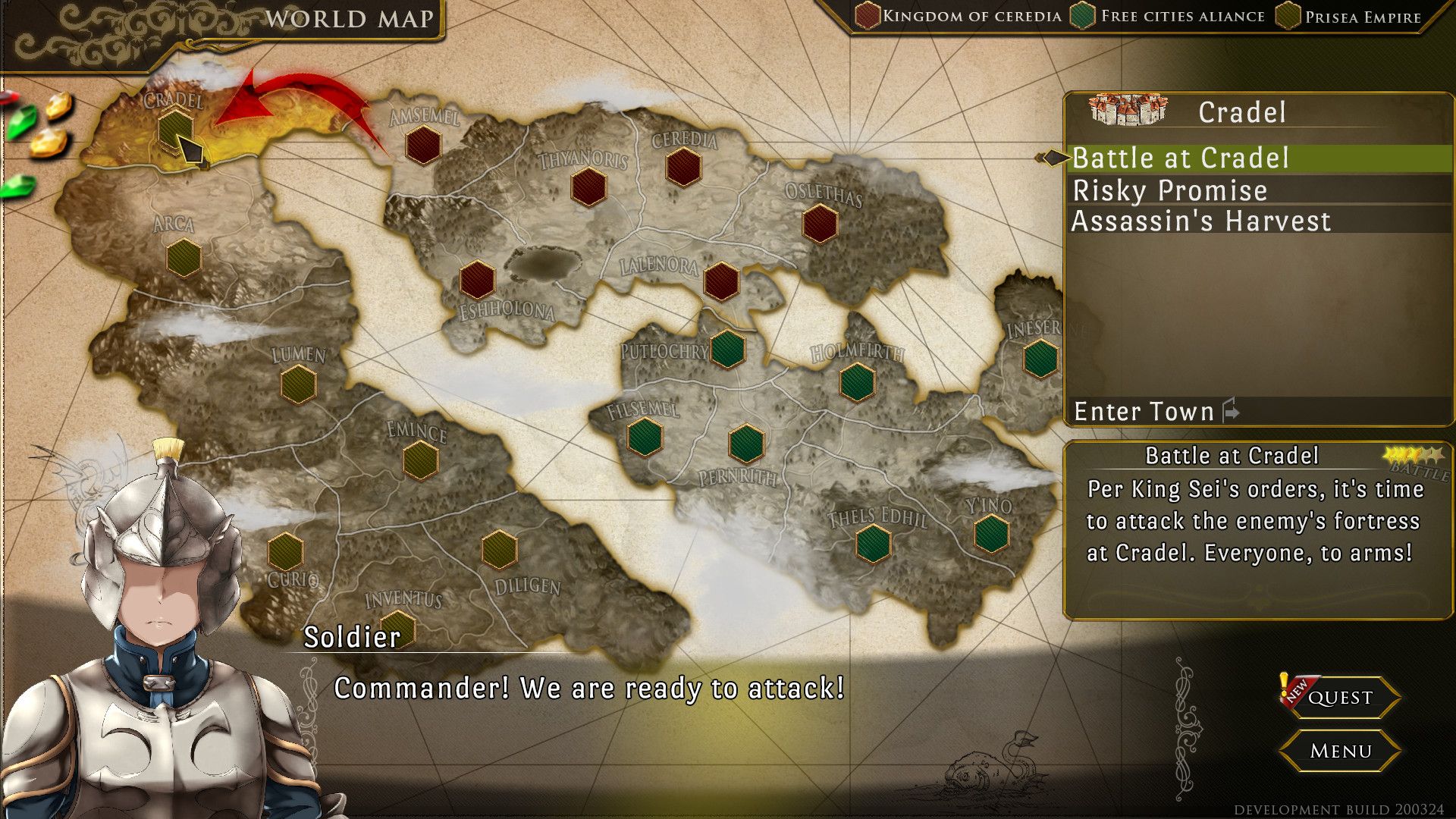Click the Thels Edhil map marker

[x=873, y=544]
